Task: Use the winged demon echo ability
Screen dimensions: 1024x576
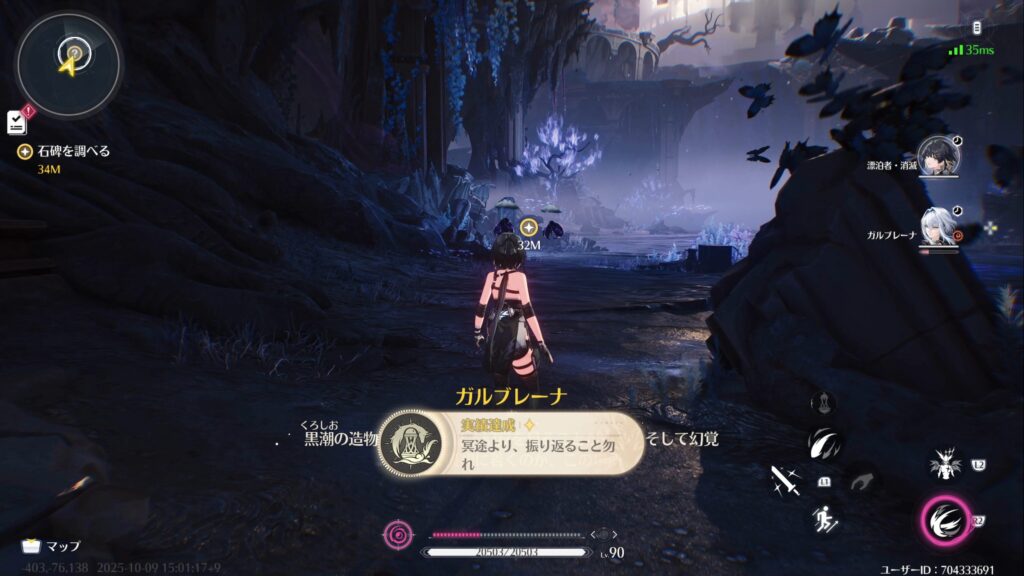Action: pos(943,464)
